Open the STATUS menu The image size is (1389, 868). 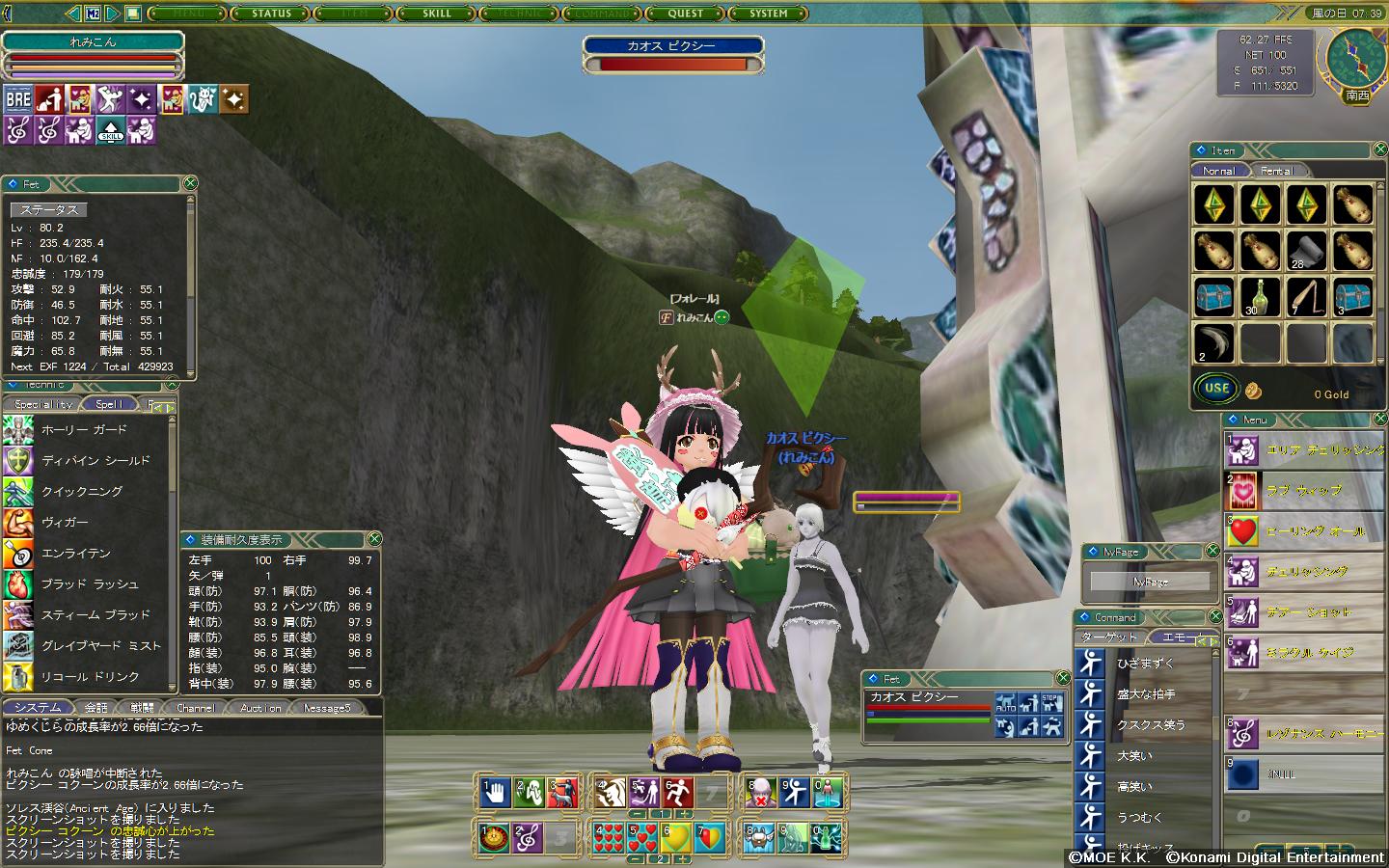[x=271, y=14]
